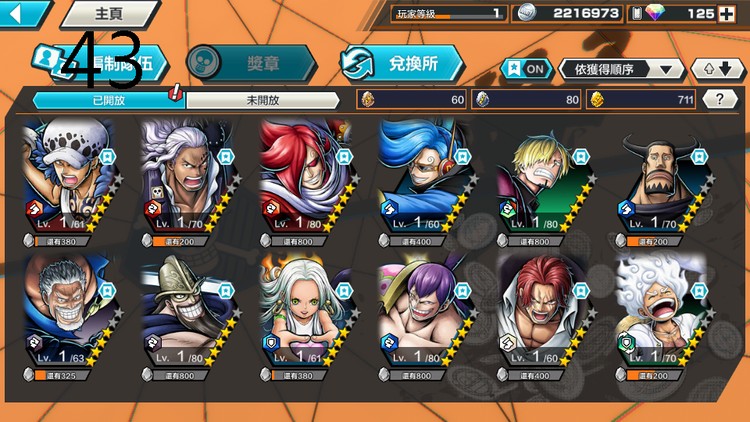750x422 pixels.
Task: Switch to the 已開放 unlocked tab
Action: pos(107,100)
